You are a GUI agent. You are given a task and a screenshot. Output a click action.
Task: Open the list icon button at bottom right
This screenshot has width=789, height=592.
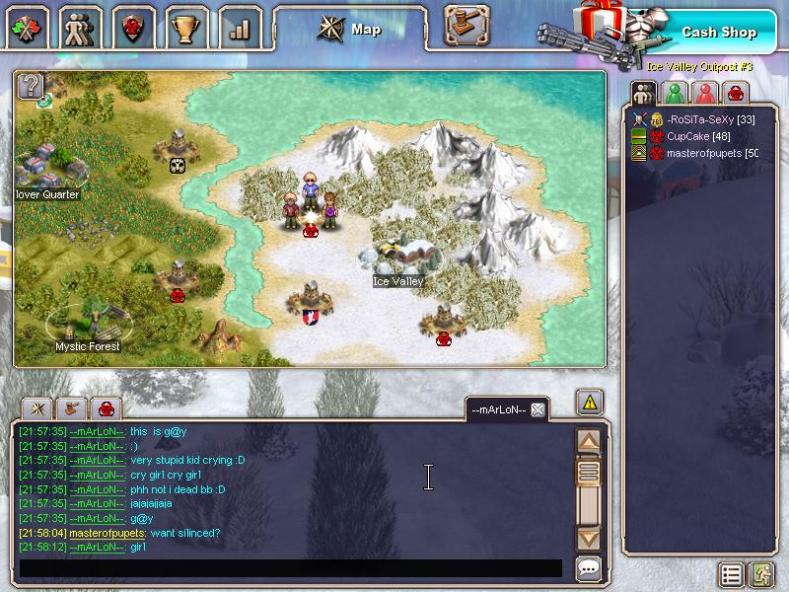point(732,575)
